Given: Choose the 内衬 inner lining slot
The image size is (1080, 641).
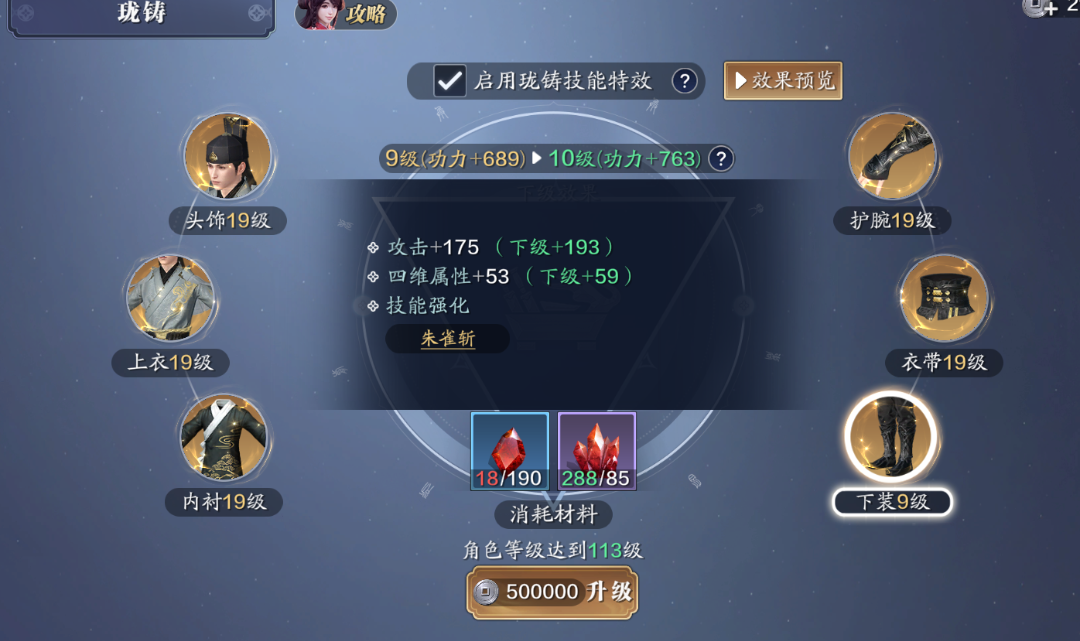Looking at the screenshot, I should point(223,438).
